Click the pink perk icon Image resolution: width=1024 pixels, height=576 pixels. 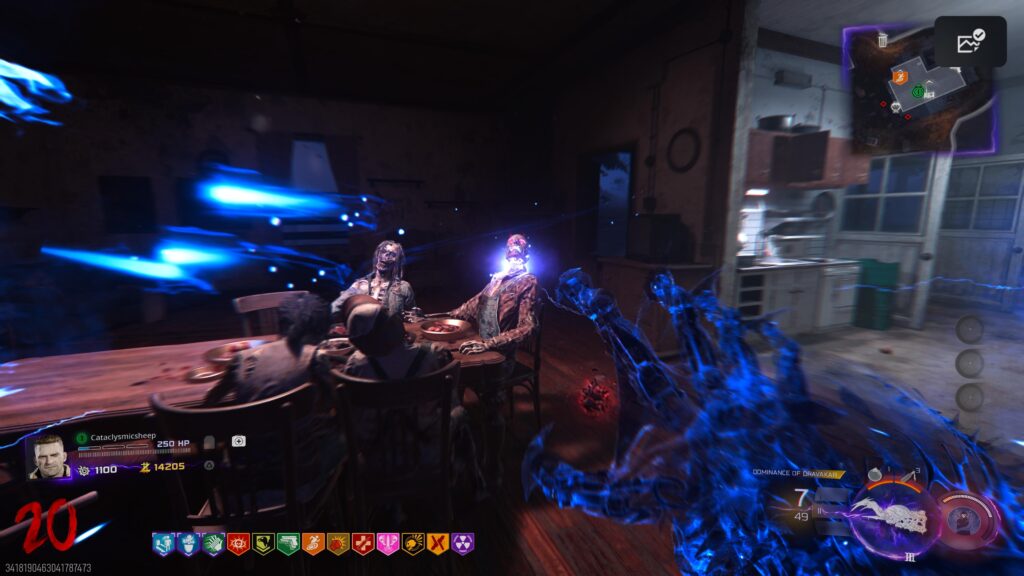388,544
